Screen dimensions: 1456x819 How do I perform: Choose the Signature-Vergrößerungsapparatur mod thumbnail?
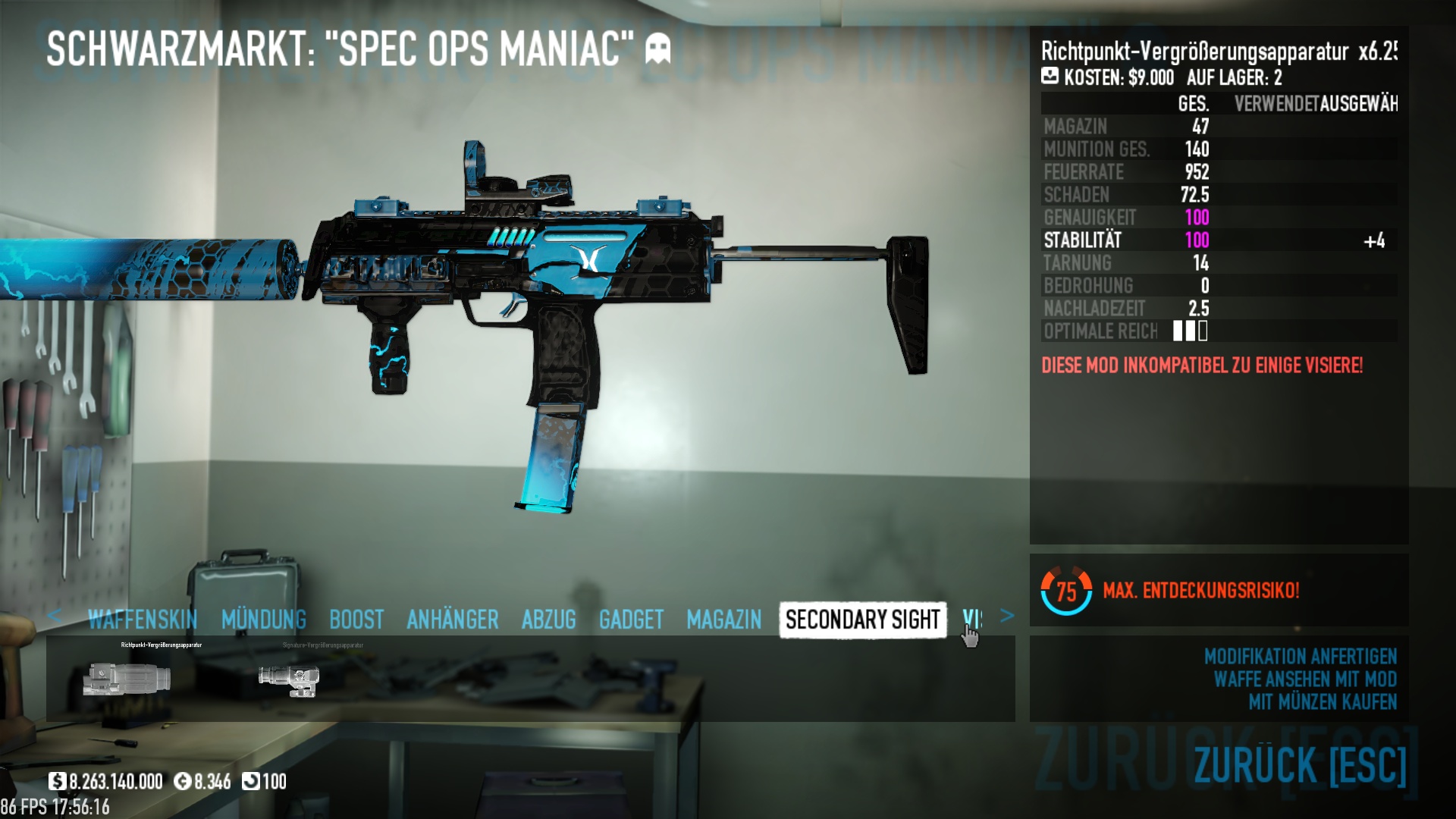pyautogui.click(x=289, y=678)
